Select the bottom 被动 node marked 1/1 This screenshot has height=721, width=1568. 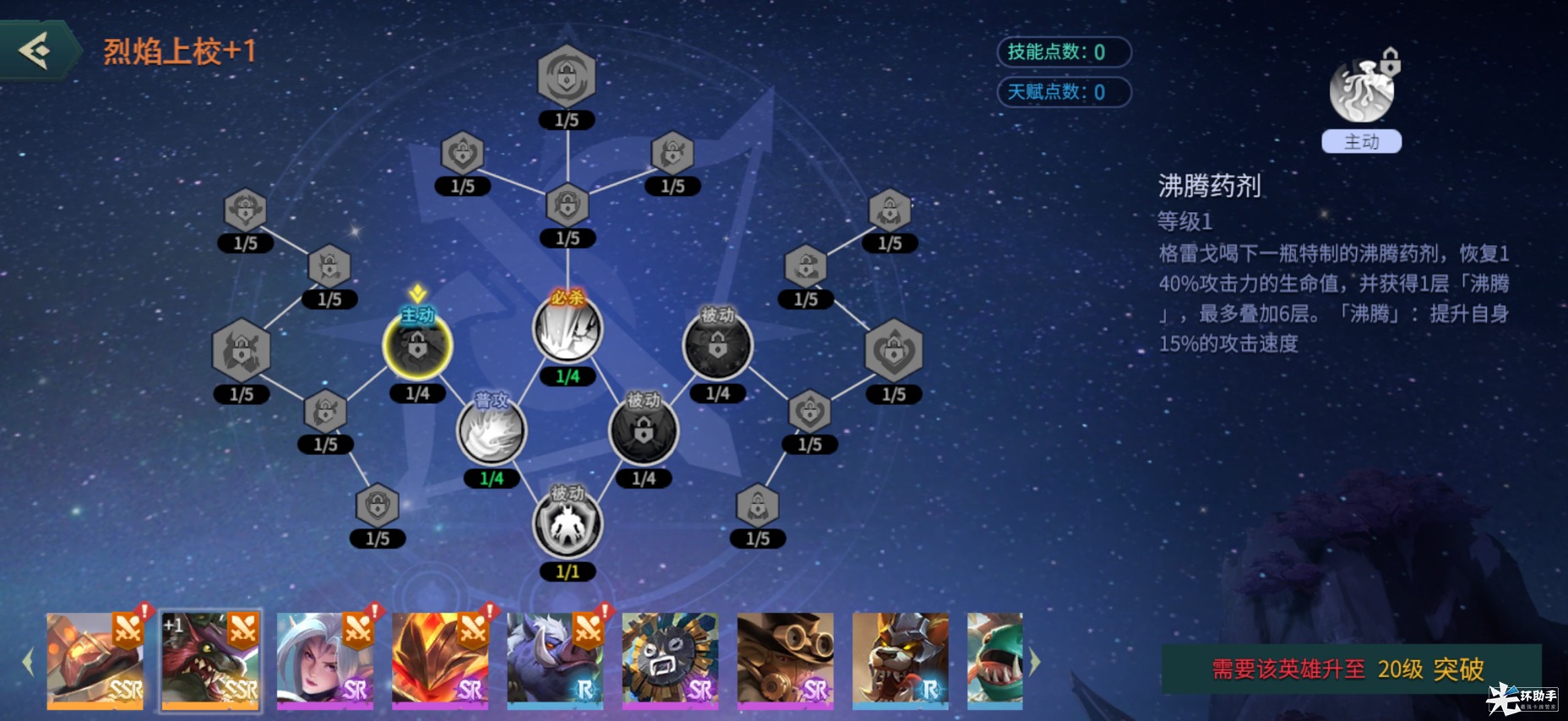click(x=568, y=525)
